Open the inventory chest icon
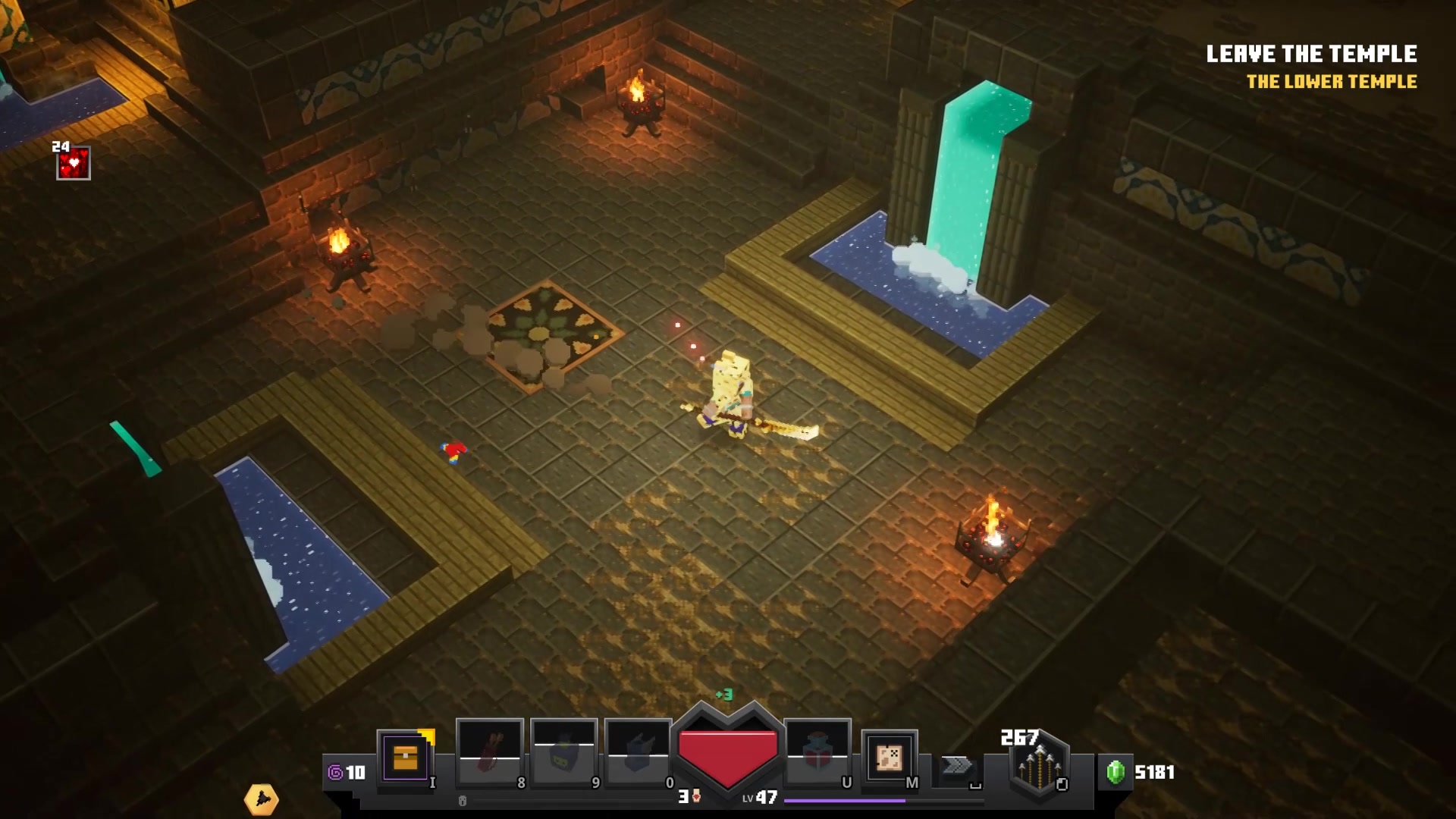 pyautogui.click(x=405, y=758)
